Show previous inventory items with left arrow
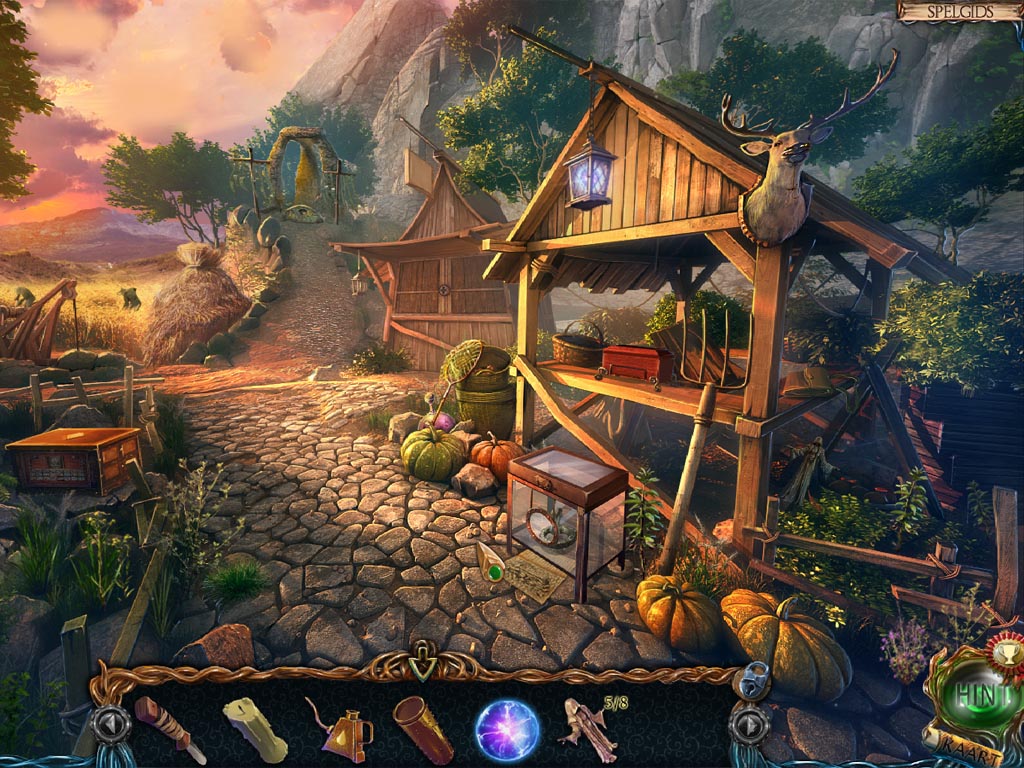 111,724
